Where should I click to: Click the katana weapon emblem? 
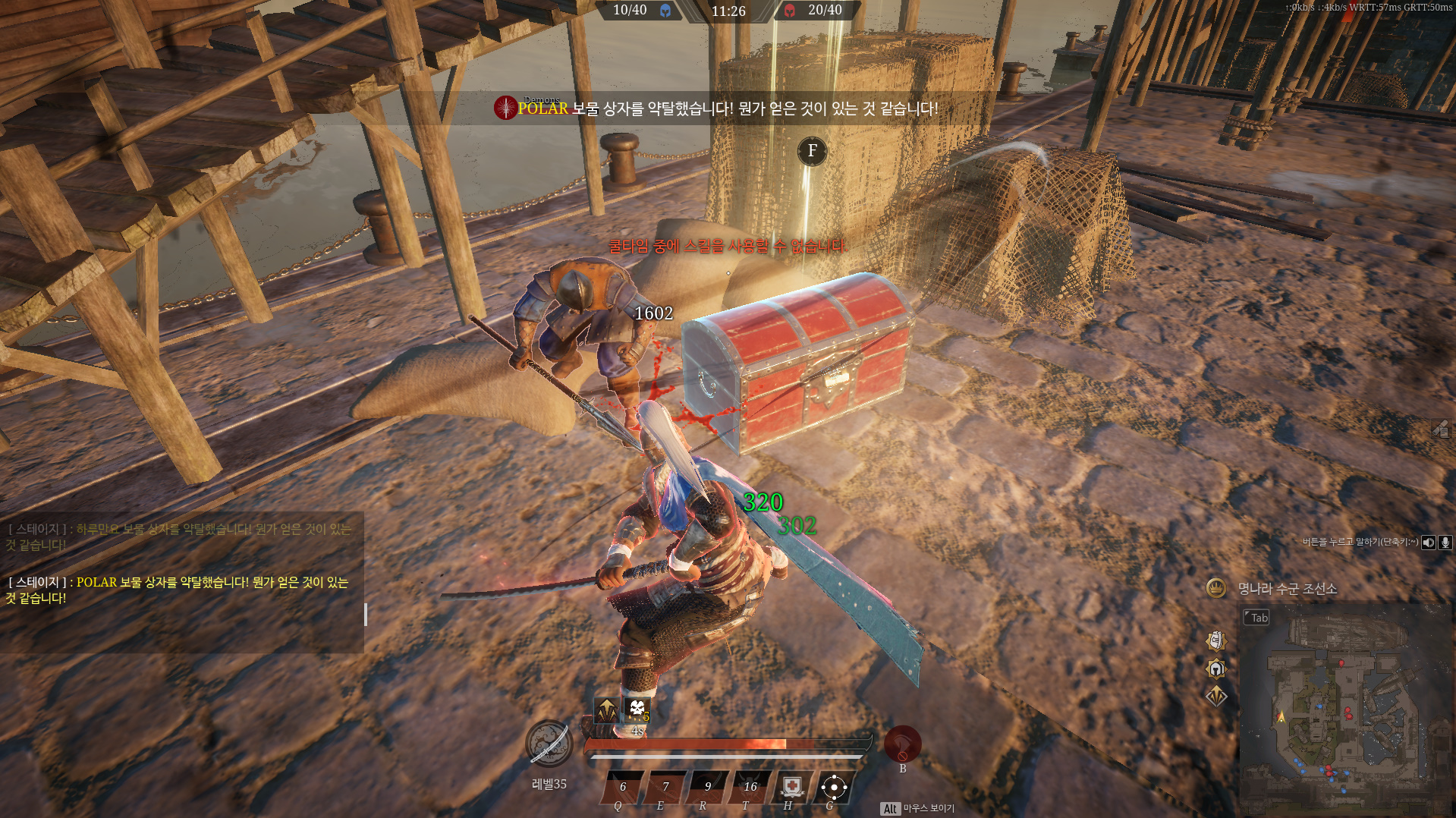click(x=549, y=744)
